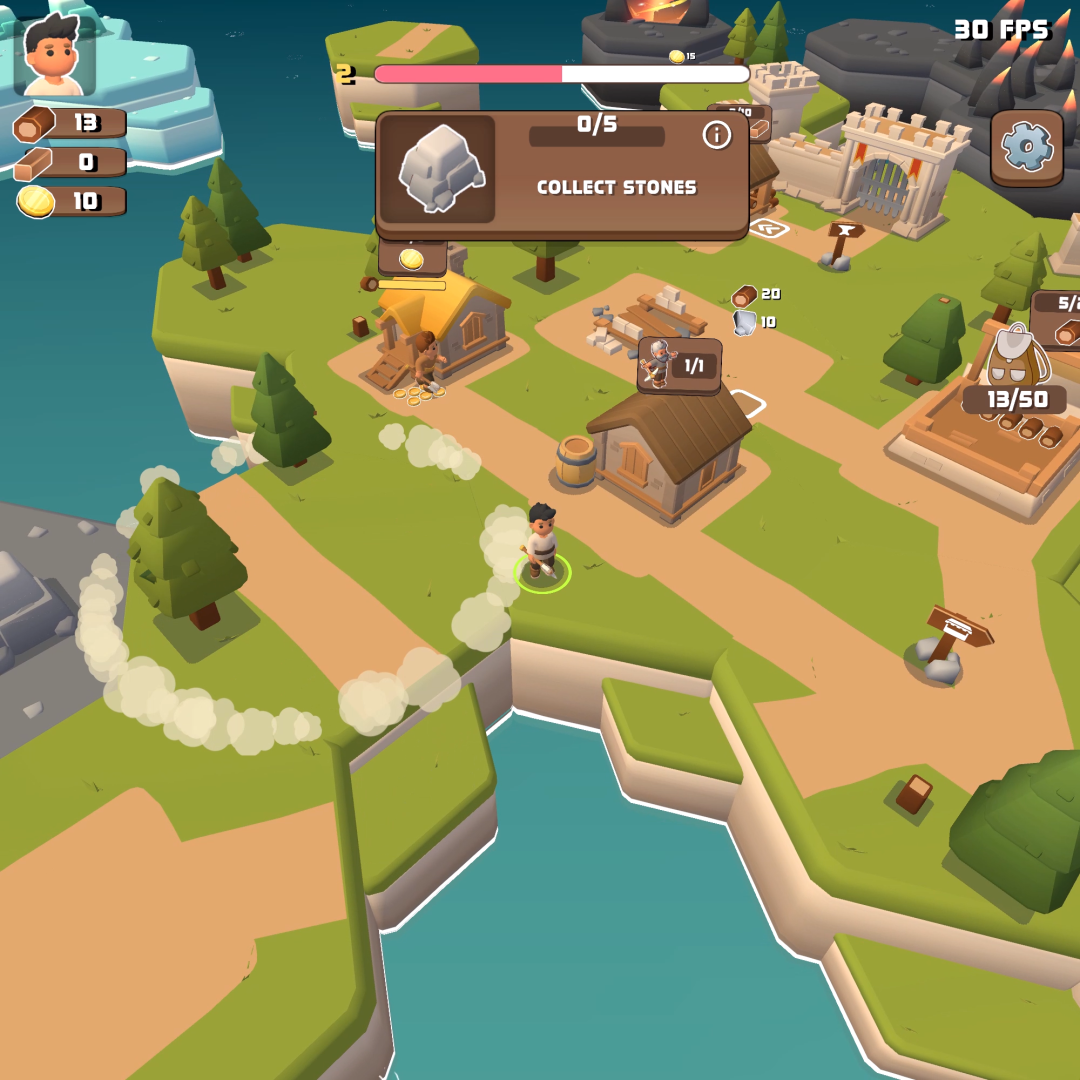Open the gear settings button
The width and height of the screenshot is (1080, 1080).
point(1027,148)
